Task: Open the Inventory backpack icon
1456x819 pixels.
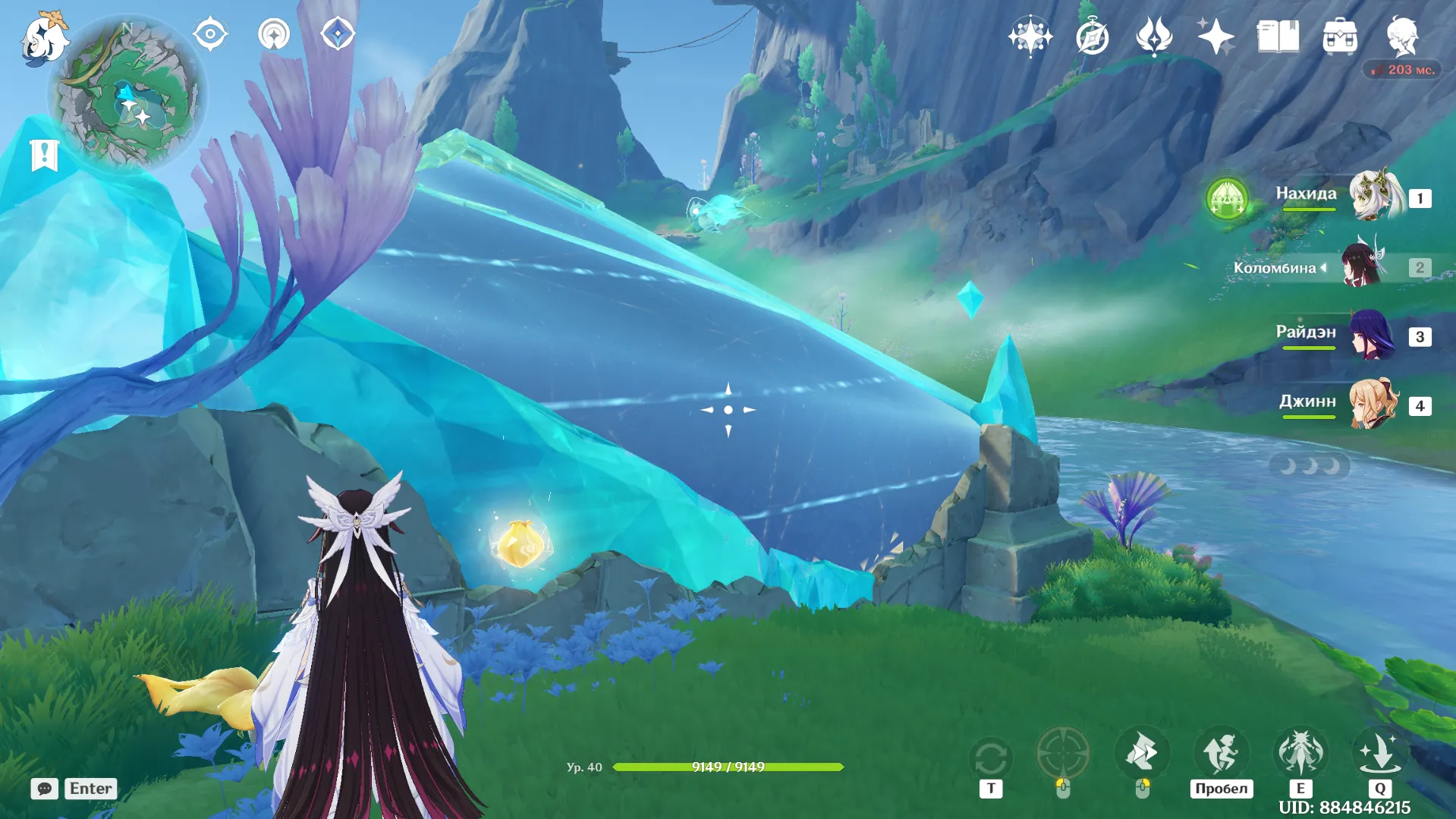Action: [x=1340, y=36]
